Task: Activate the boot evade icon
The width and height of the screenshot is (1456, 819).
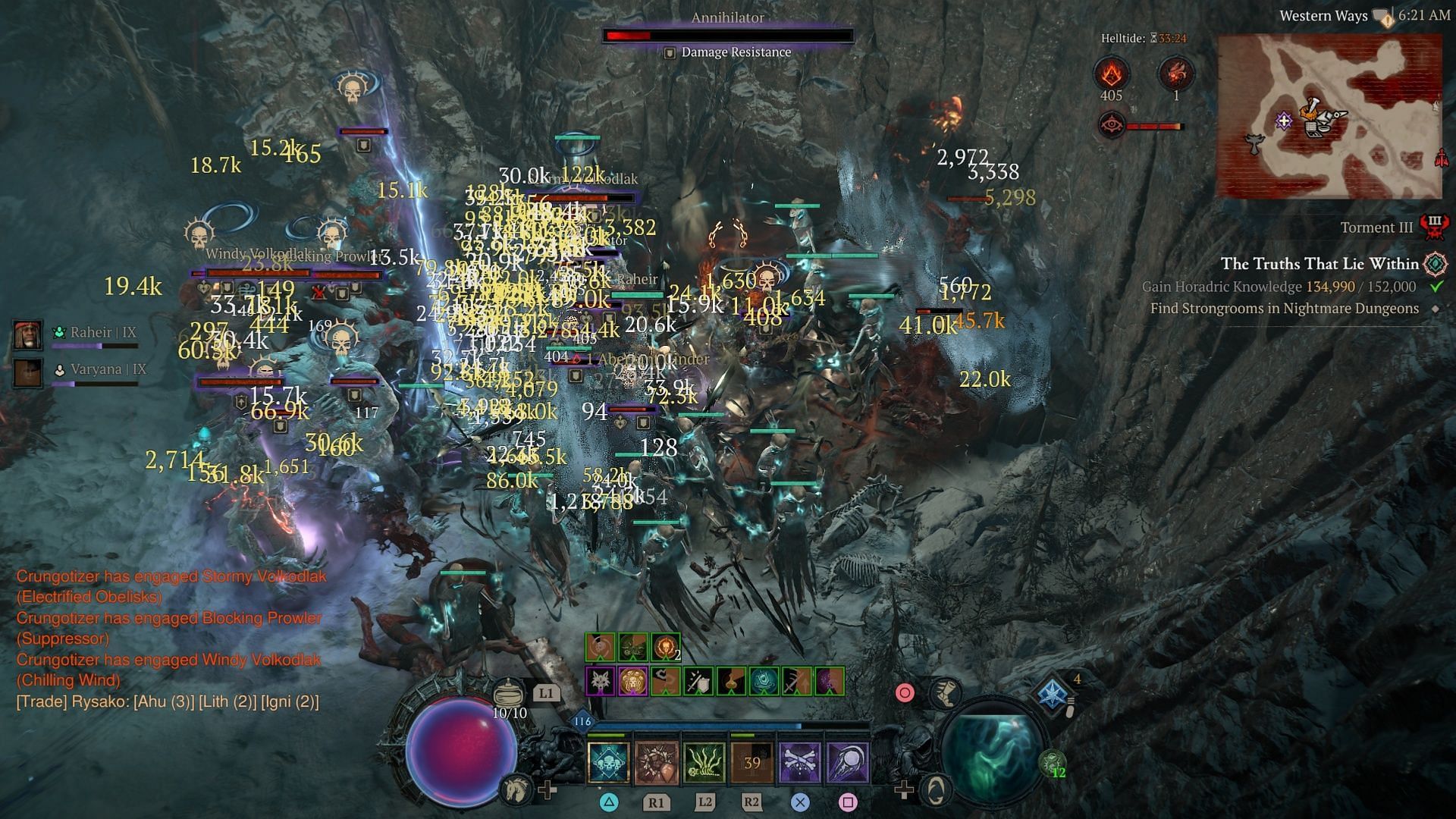Action: click(946, 692)
